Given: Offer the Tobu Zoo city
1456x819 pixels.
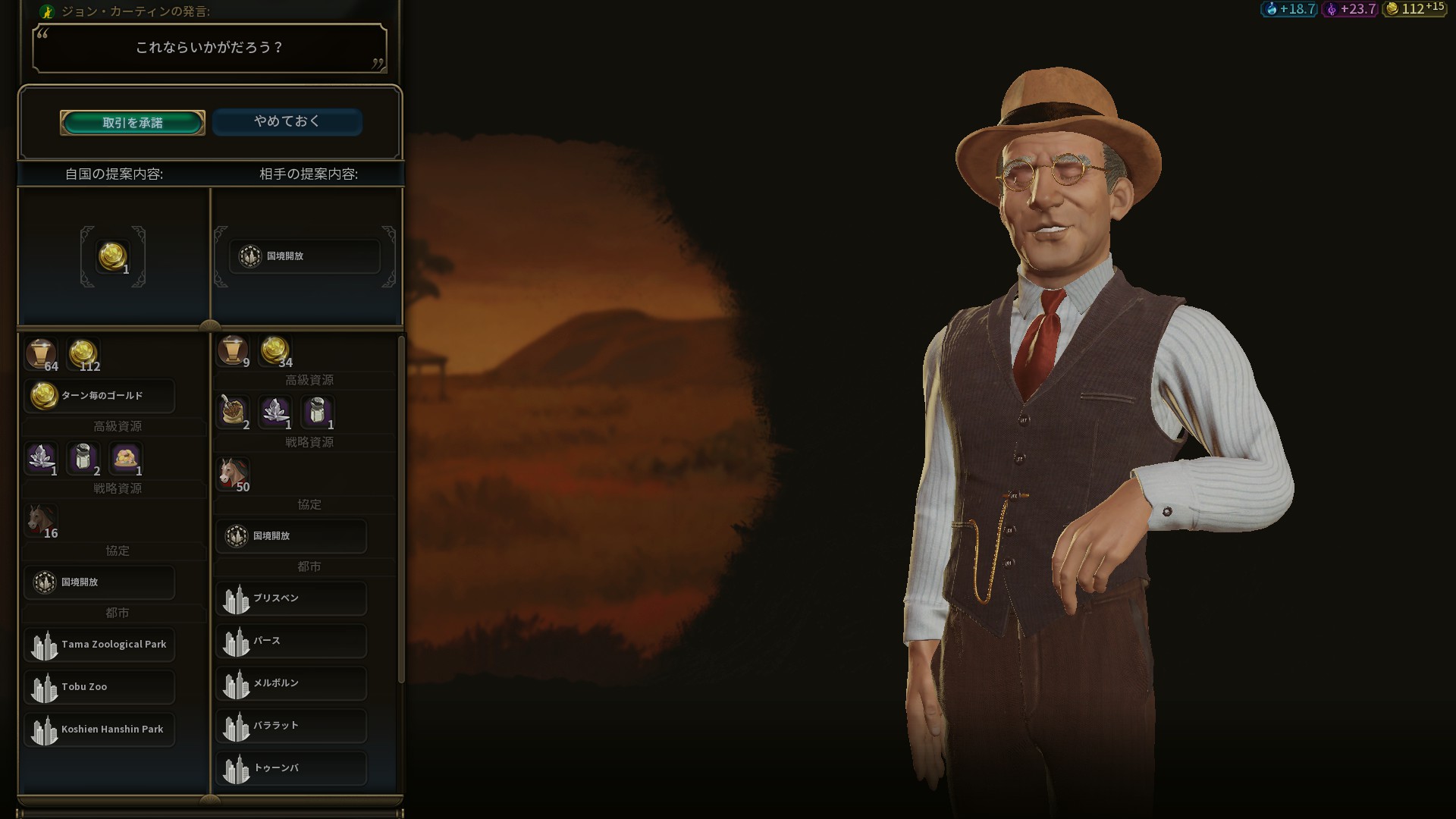Looking at the screenshot, I should pos(99,687).
